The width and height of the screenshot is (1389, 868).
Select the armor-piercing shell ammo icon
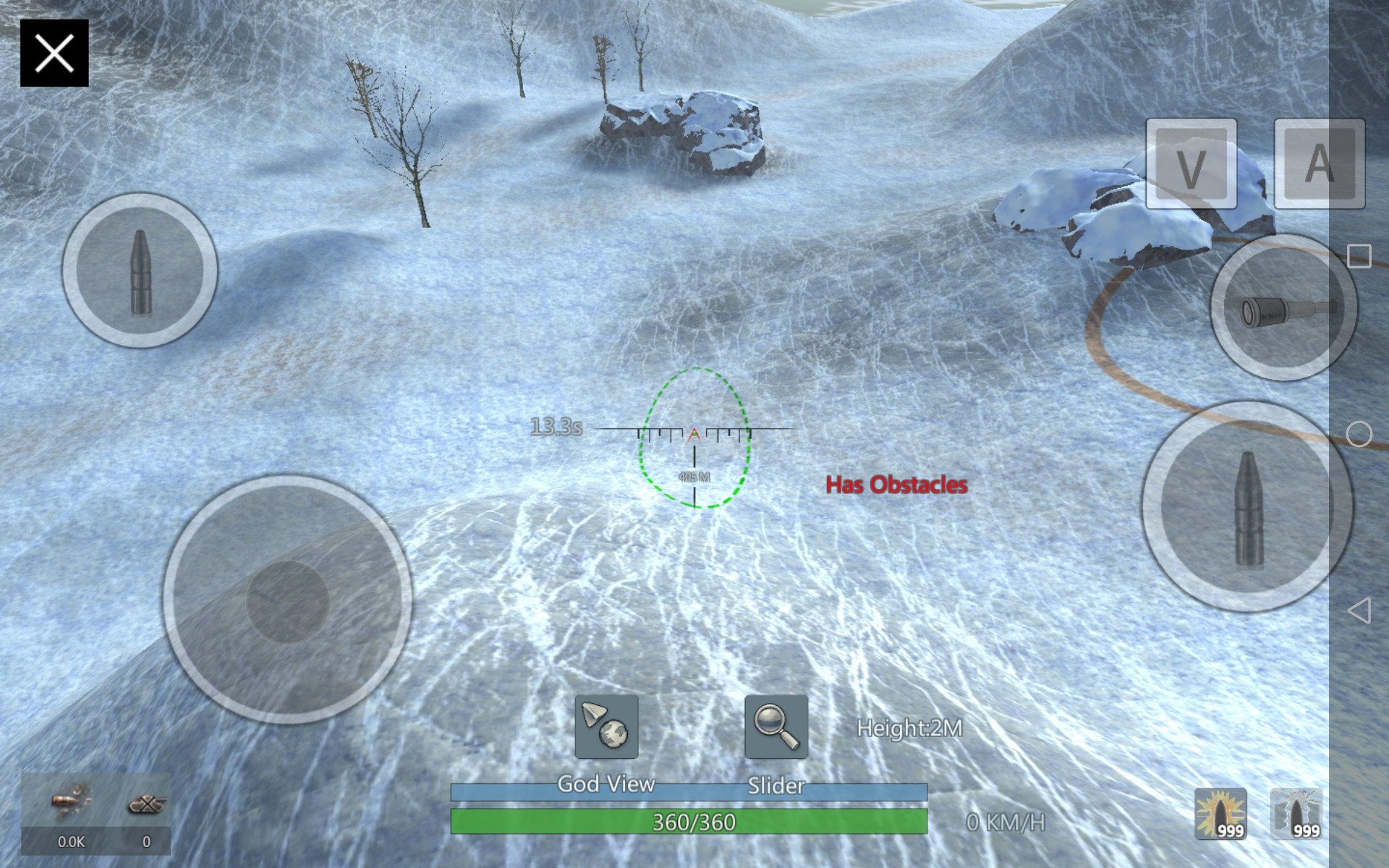1296,814
